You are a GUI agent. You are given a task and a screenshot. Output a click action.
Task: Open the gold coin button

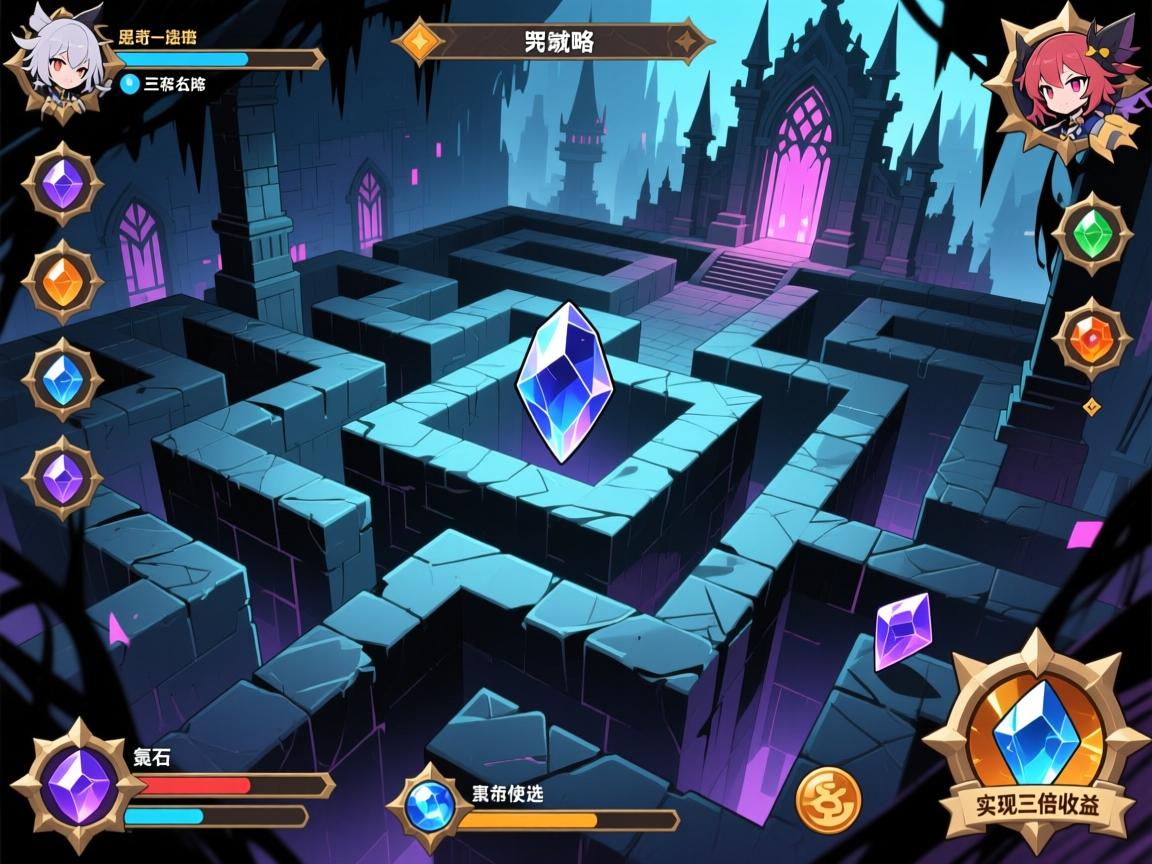click(828, 799)
